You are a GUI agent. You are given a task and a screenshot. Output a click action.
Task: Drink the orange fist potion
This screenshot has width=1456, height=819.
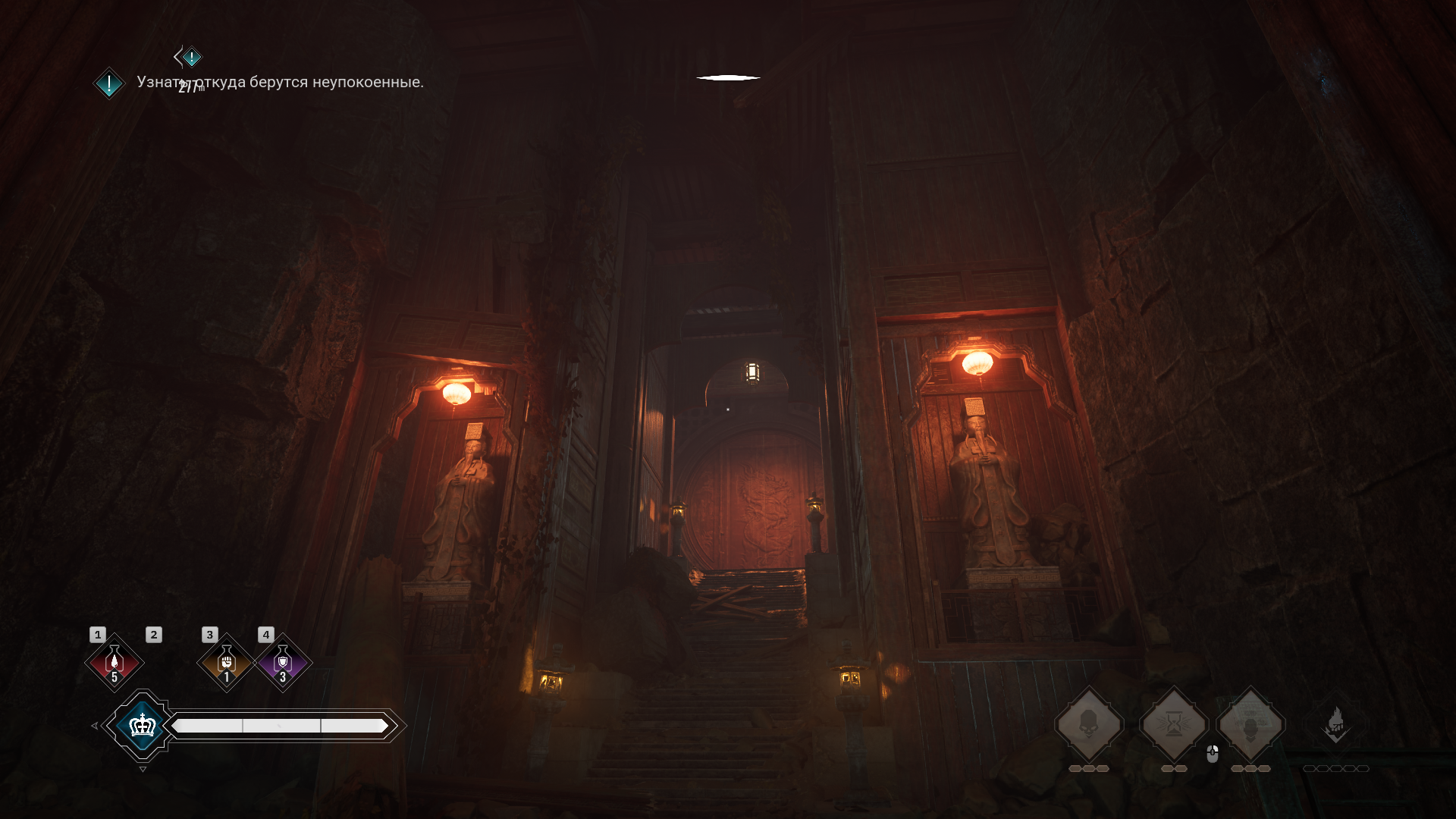[x=226, y=662]
